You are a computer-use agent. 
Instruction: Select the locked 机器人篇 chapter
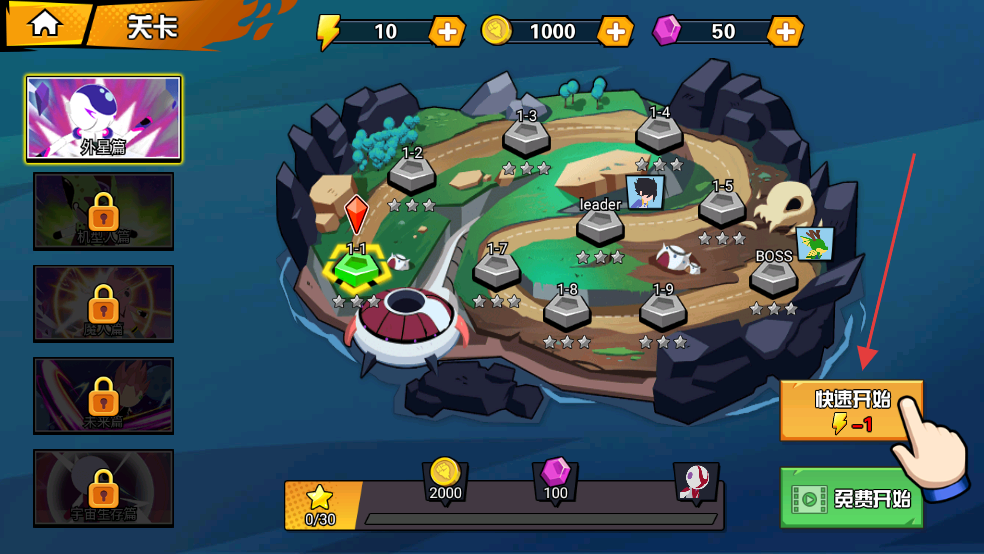tap(104, 211)
